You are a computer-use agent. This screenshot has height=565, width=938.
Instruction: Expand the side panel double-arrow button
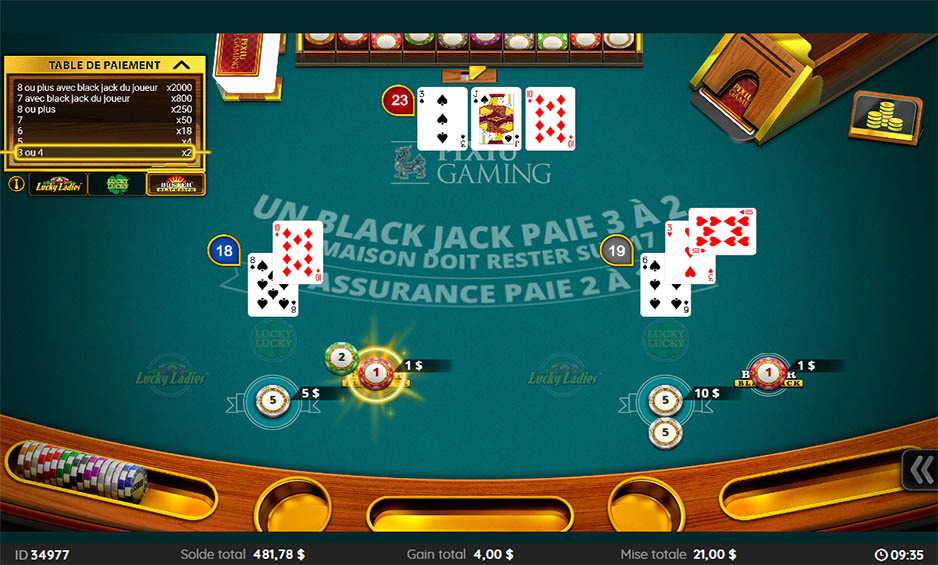coord(919,471)
